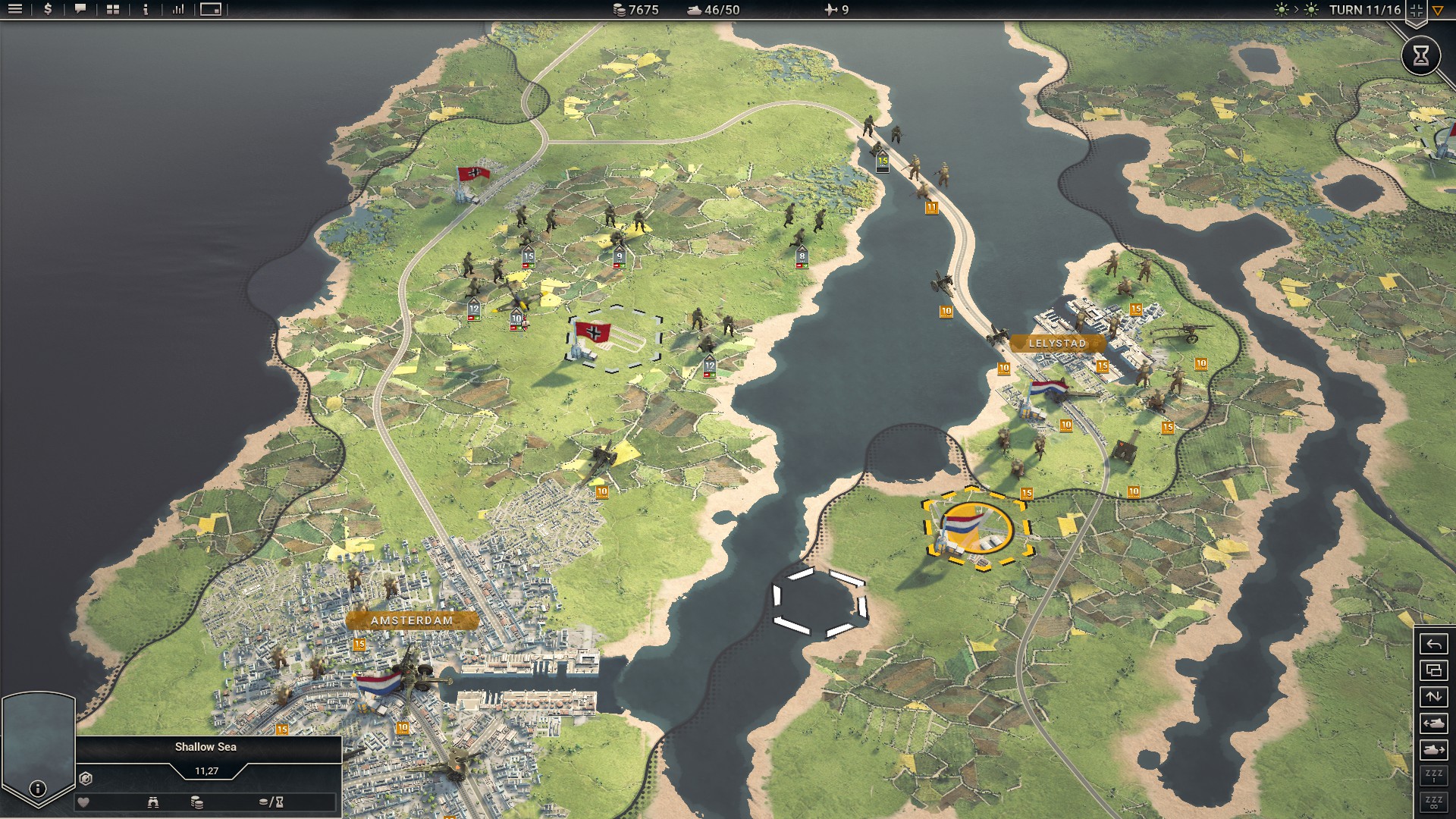Select the highlighted Dutch flag hex
Image resolution: width=1456 pixels, height=819 pixels.
(976, 528)
